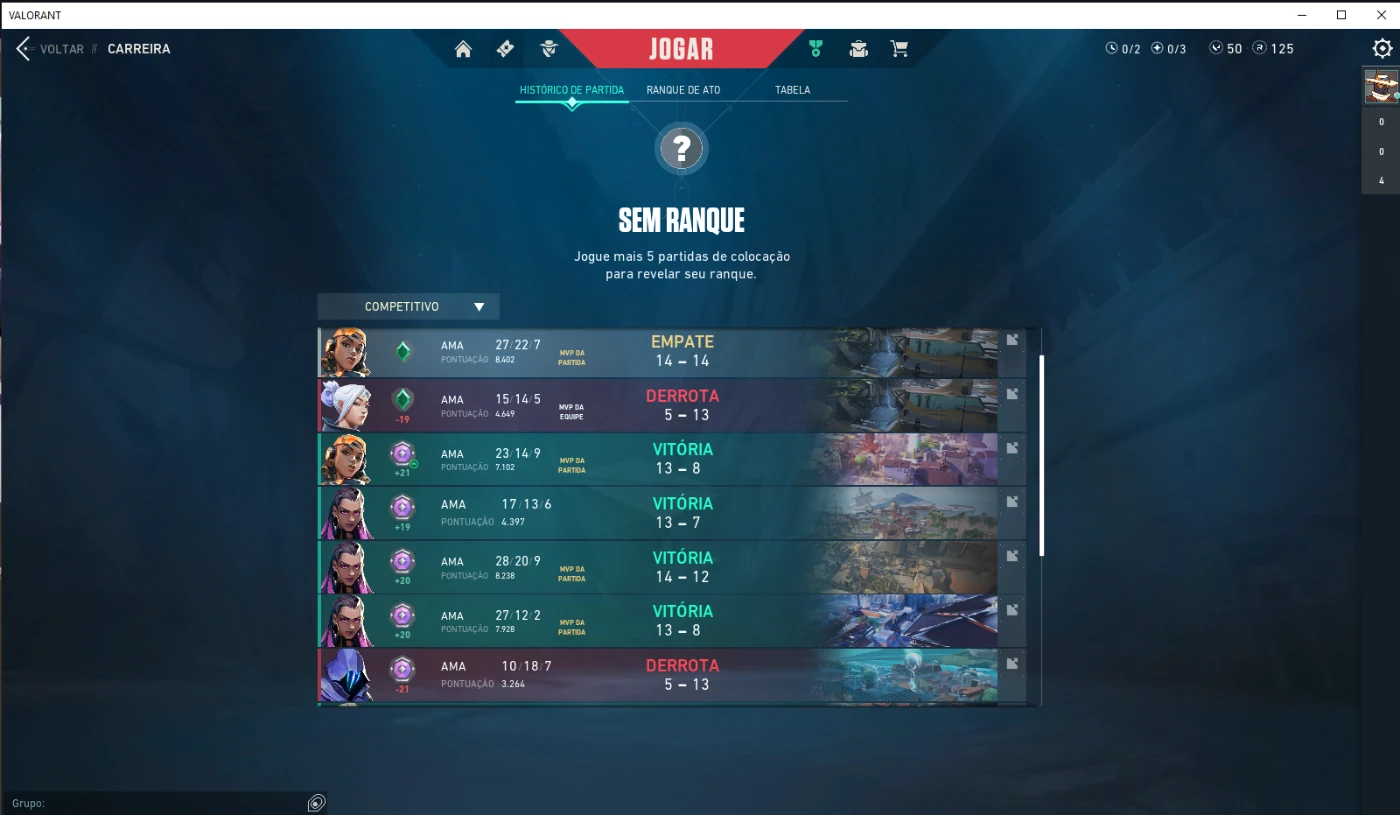Click the player card thumbnail top right
The width and height of the screenshot is (1400, 815).
coord(1379,85)
